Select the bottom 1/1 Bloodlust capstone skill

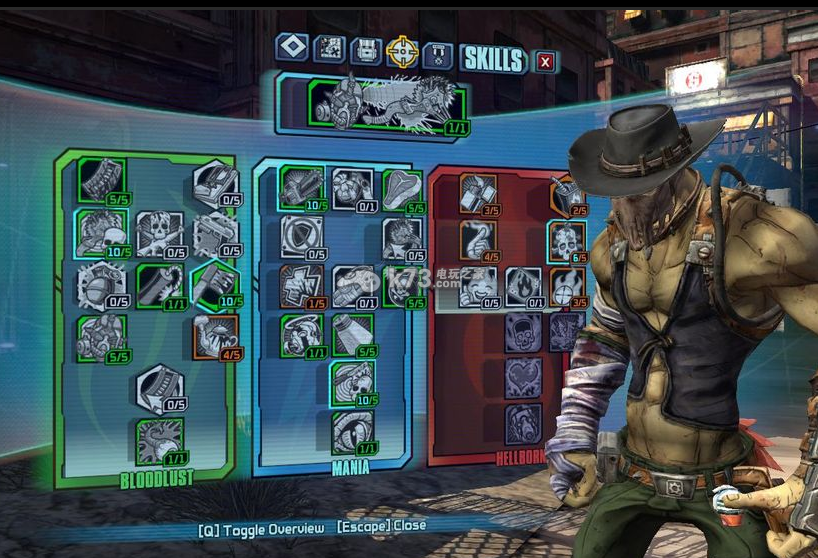(160, 441)
